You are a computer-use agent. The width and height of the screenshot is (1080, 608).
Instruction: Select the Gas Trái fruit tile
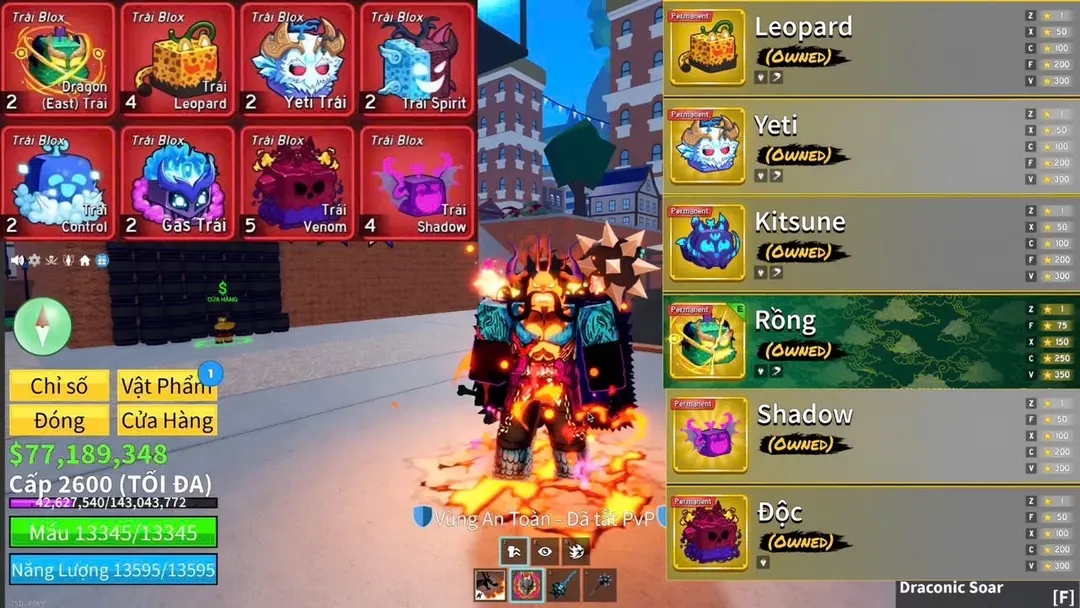178,183
